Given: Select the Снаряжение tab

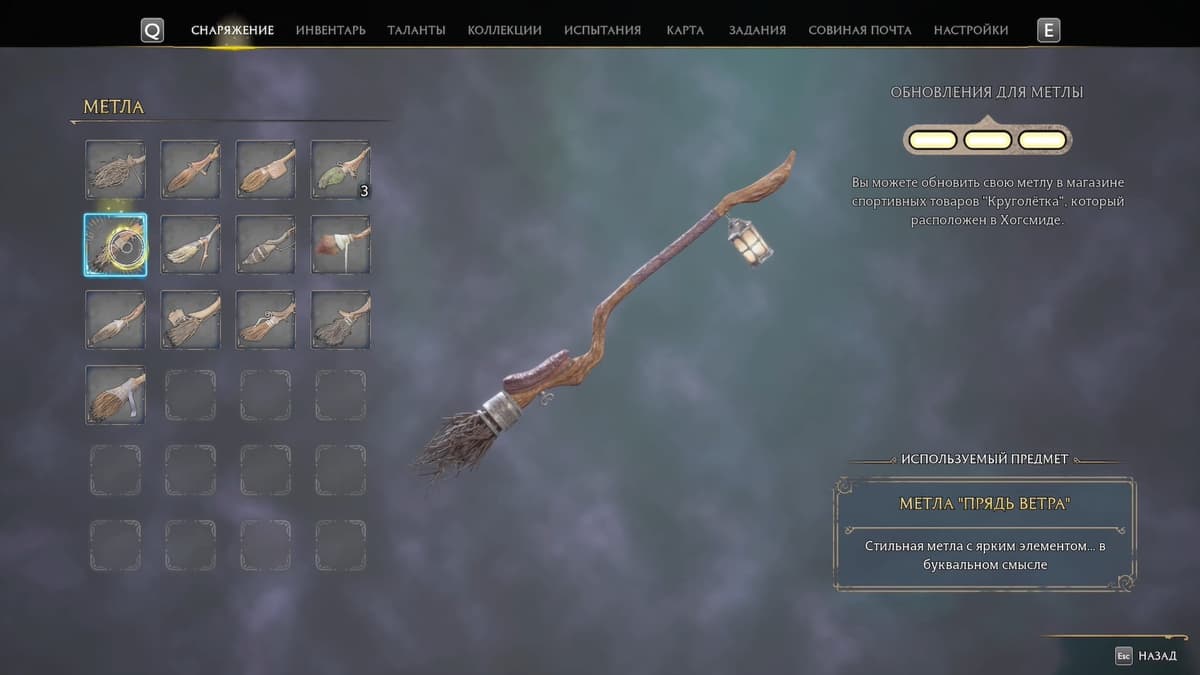Looking at the screenshot, I should click(x=232, y=30).
